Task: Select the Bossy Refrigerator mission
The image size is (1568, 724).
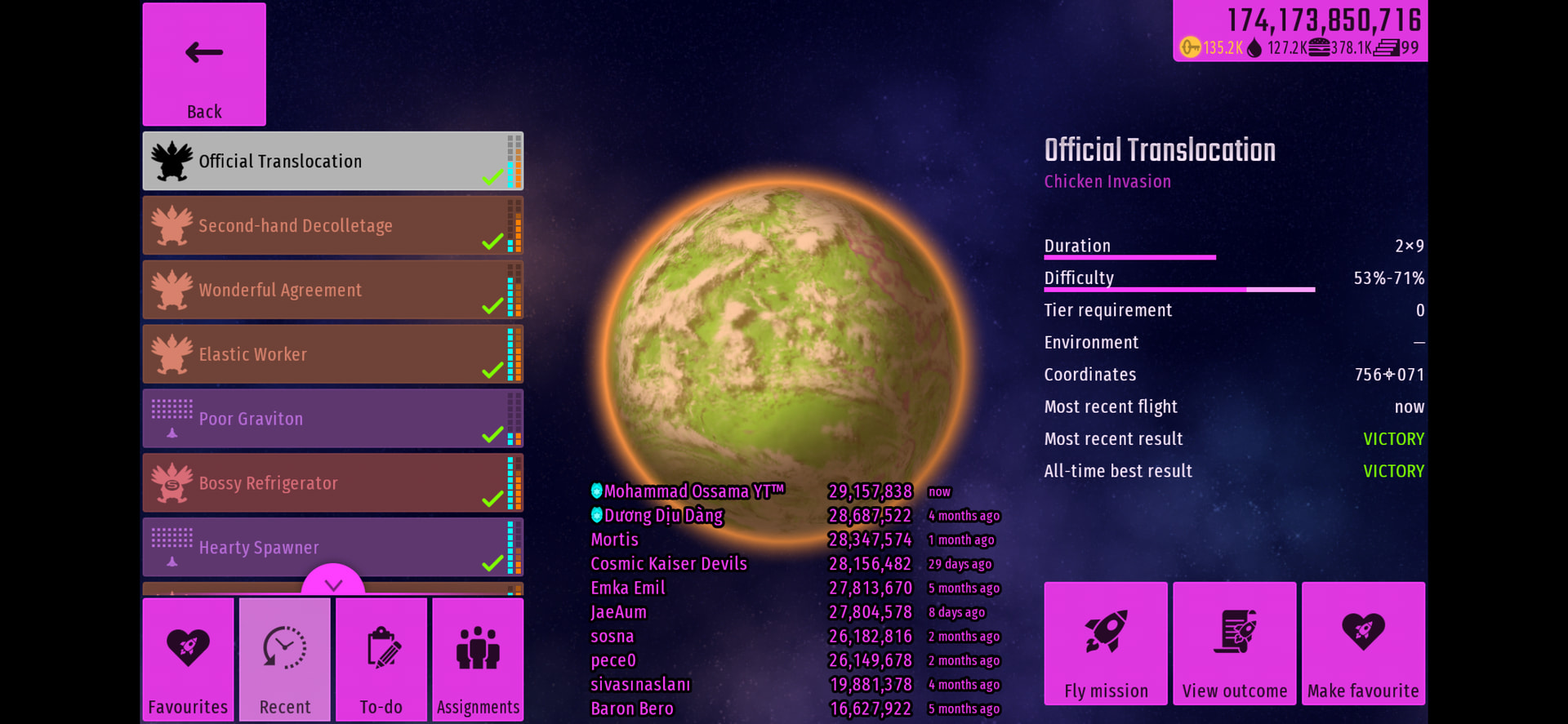Action: click(332, 483)
